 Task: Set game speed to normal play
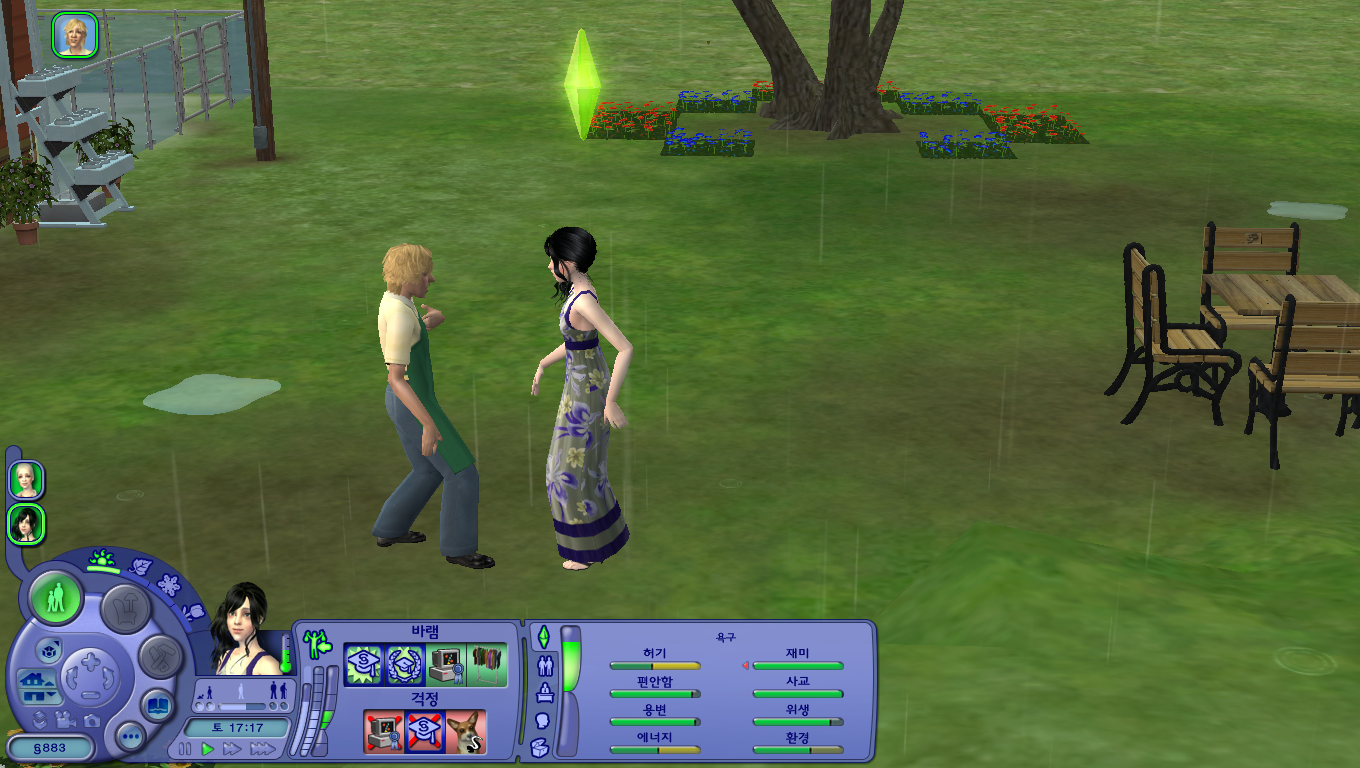pyautogui.click(x=208, y=749)
